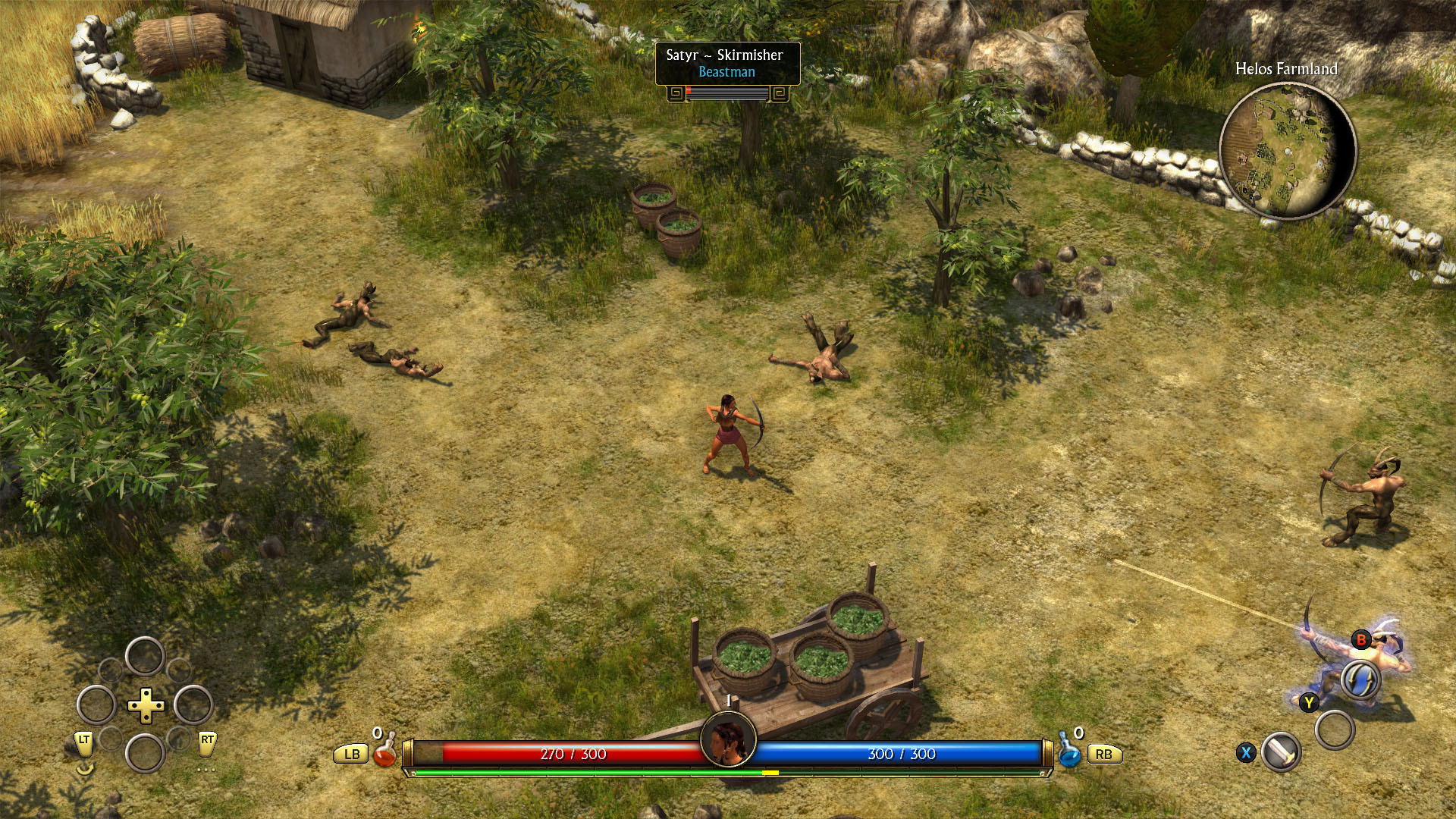This screenshot has width=1456, height=819.
Task: Open the Helos Farmland minimap
Action: (x=1287, y=151)
